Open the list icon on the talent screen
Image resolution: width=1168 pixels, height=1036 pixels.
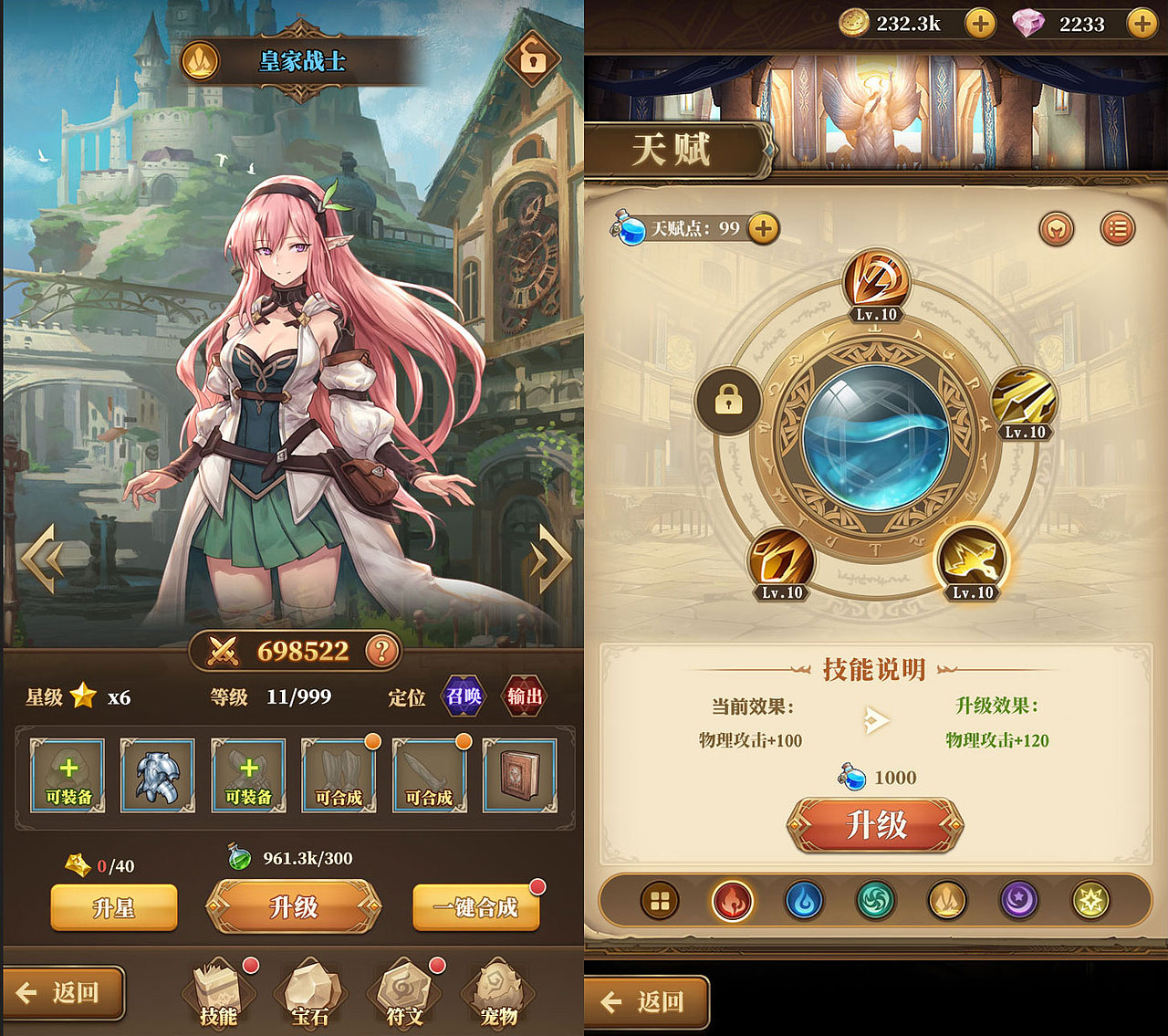(x=1118, y=230)
